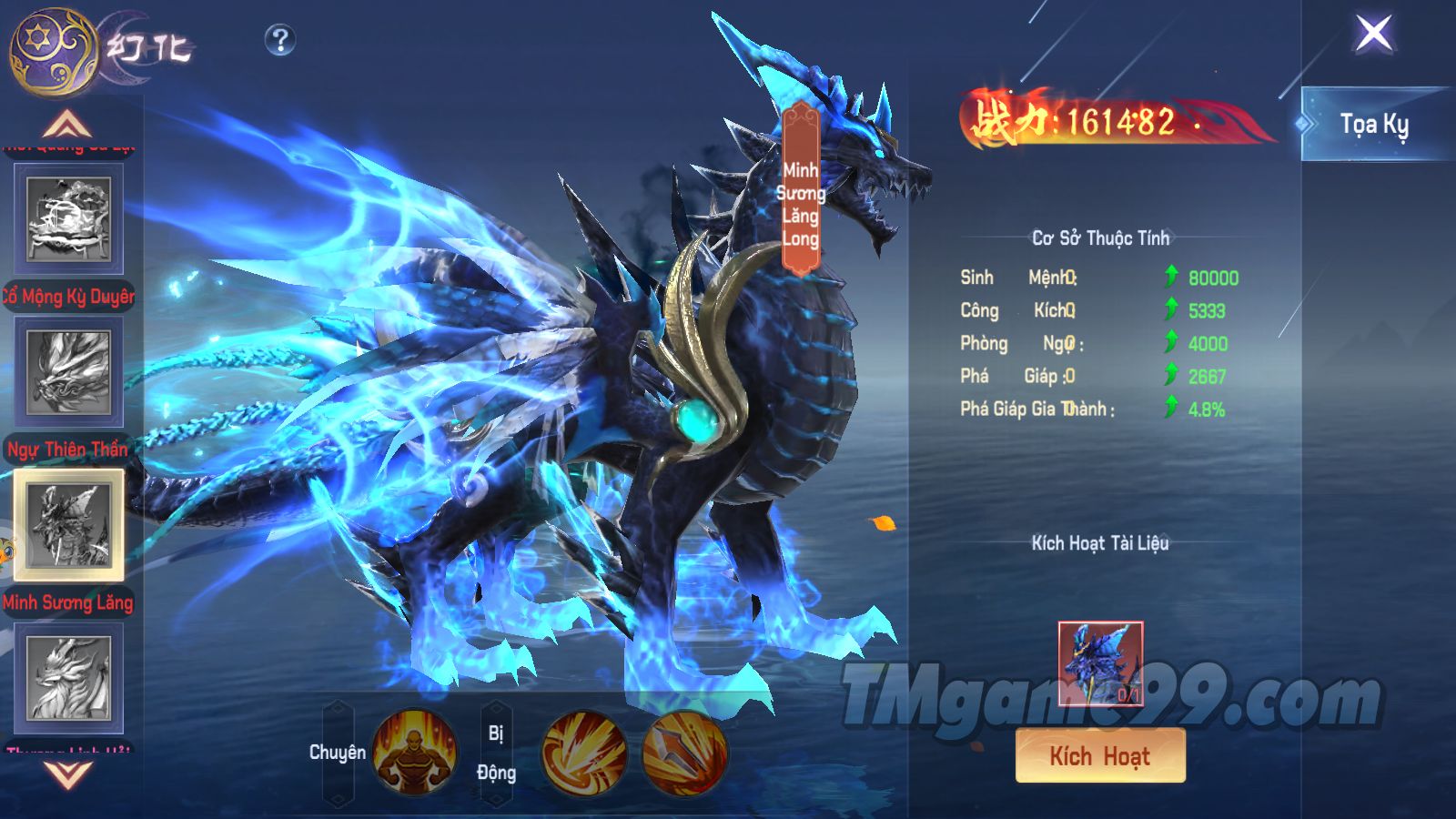Viewport: 1456px width, 819px height.
Task: Inspect the spearhead passive skill icon
Action: click(684, 753)
